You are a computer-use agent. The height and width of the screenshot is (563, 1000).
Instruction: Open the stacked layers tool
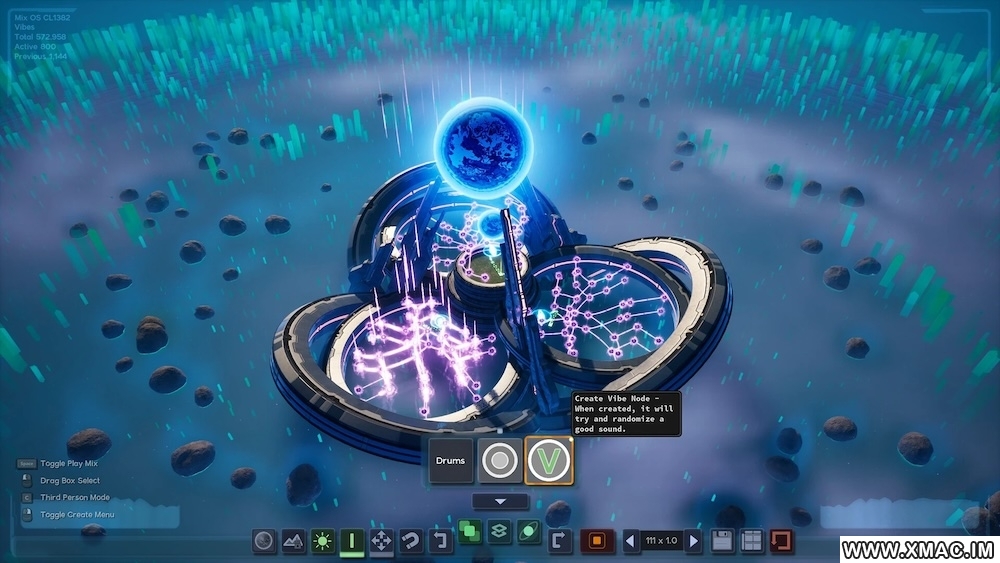tap(499, 534)
